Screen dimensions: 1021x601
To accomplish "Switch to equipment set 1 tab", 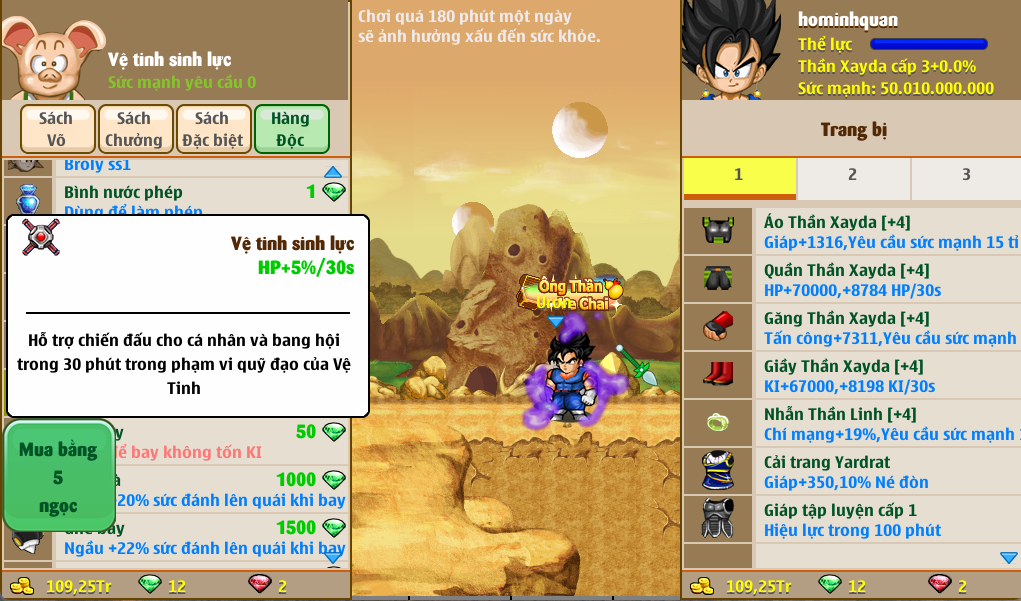I will [739, 176].
